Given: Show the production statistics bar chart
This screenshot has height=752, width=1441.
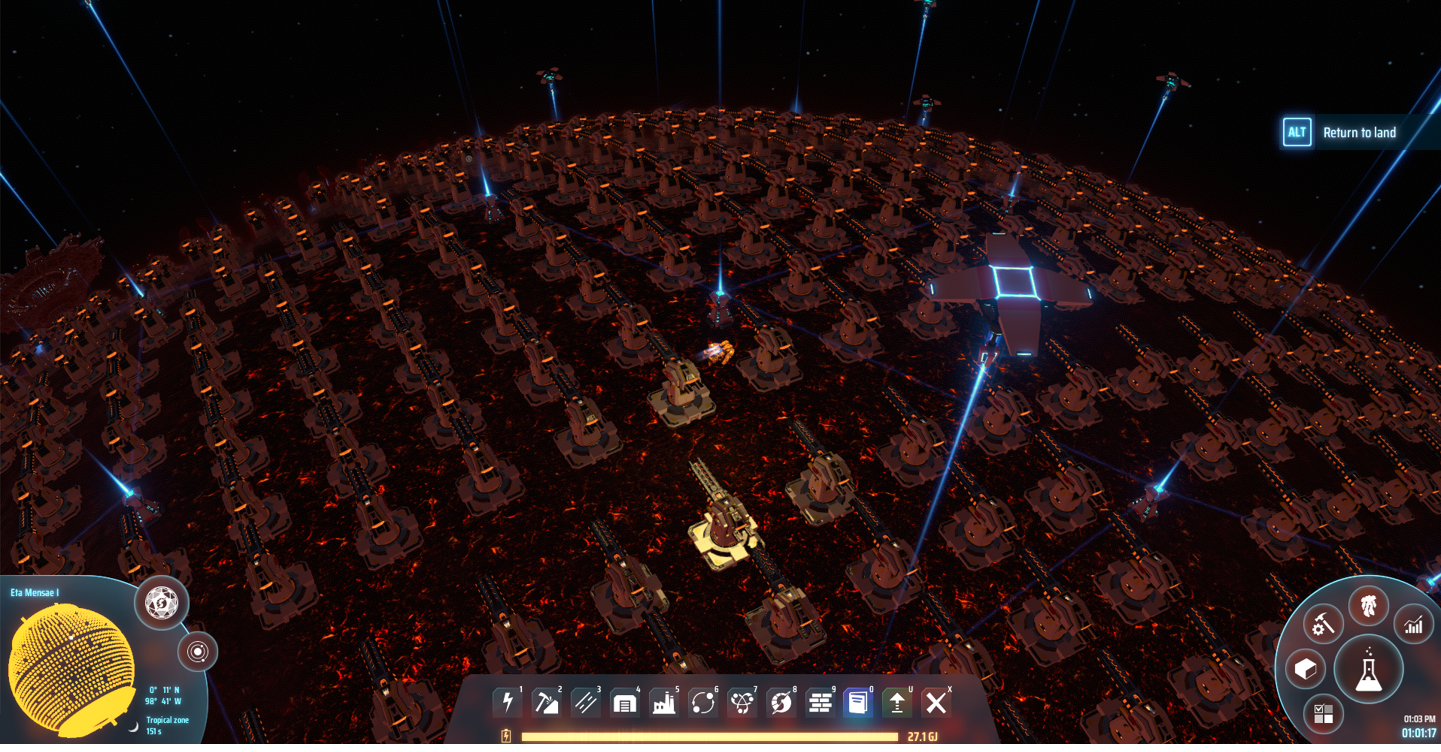Looking at the screenshot, I should click(x=1413, y=625).
